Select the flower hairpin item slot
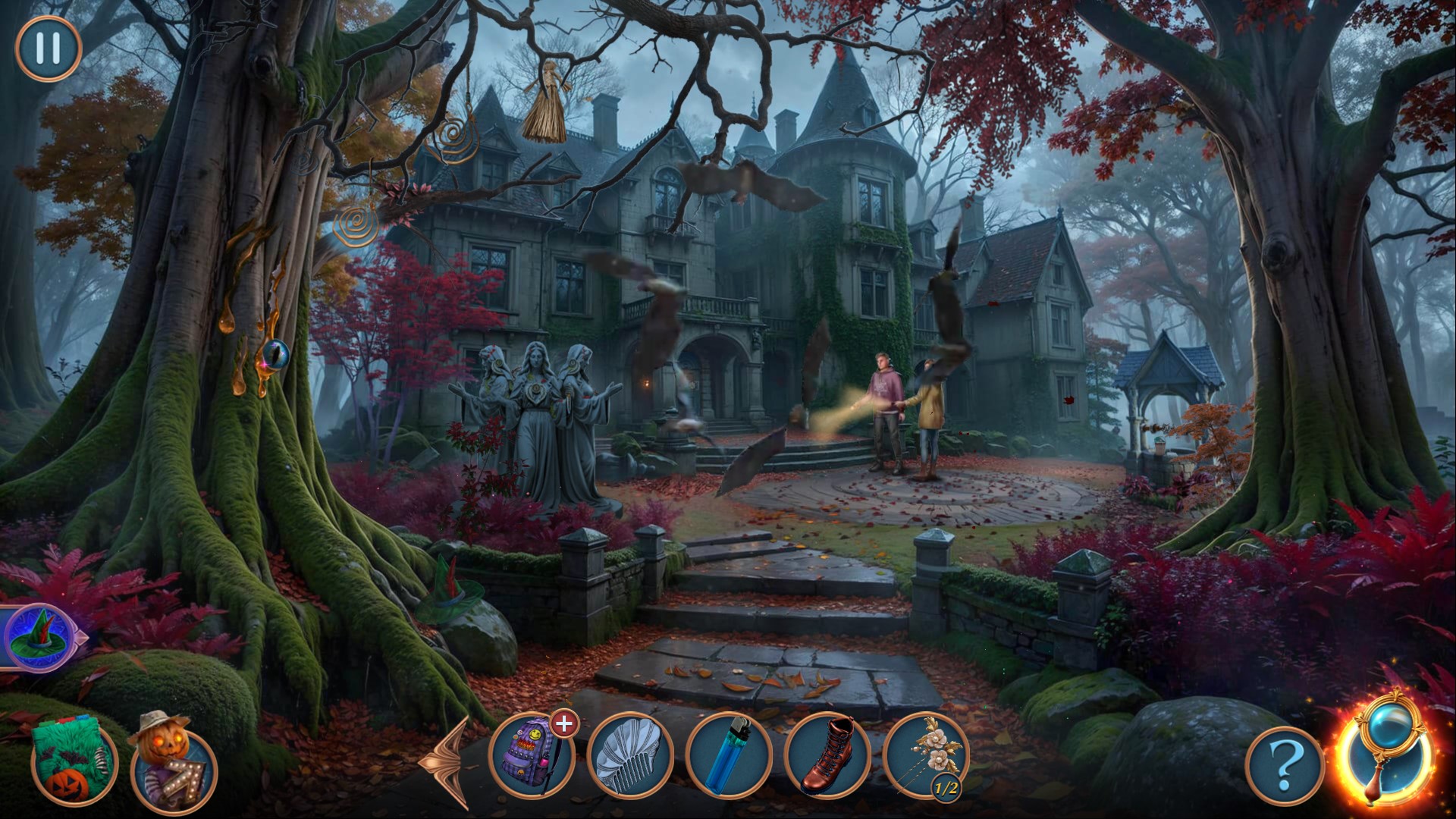1456x819 pixels. click(x=926, y=755)
